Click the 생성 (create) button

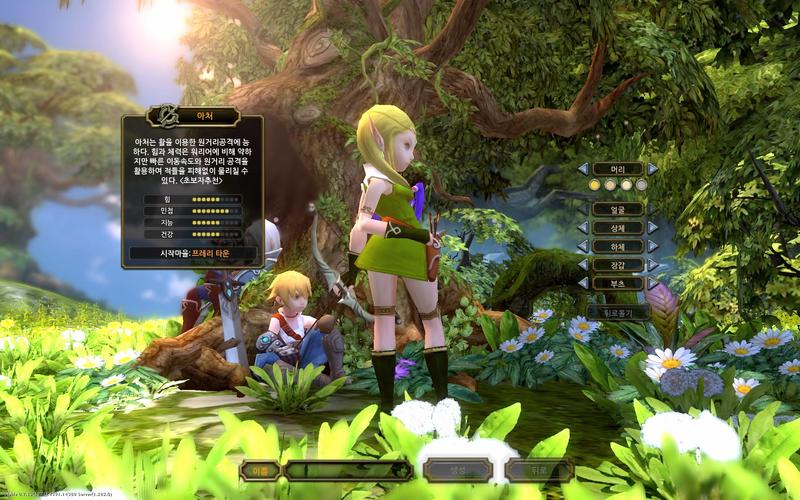(457, 470)
